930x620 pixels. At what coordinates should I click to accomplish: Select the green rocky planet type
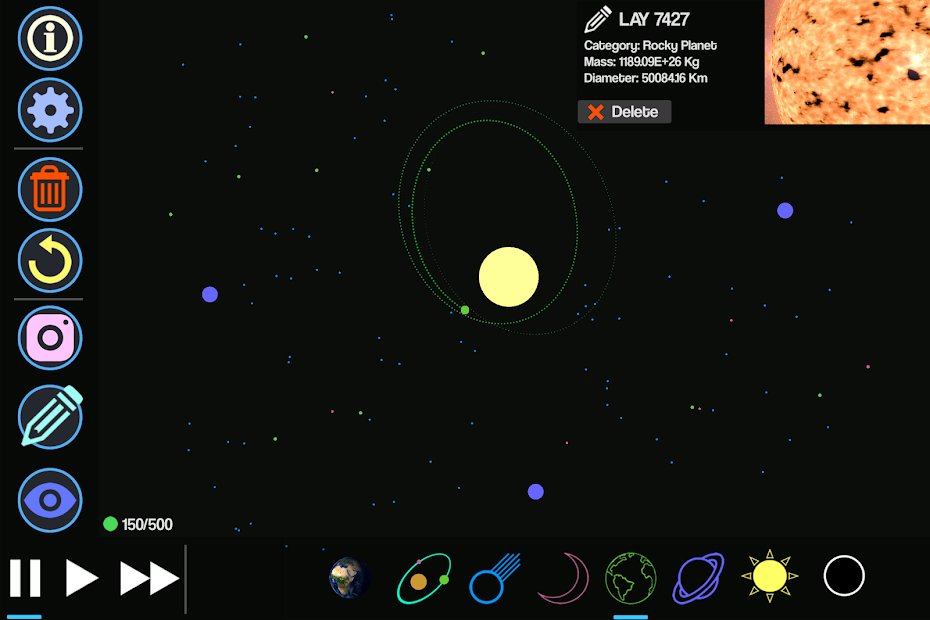(630, 578)
